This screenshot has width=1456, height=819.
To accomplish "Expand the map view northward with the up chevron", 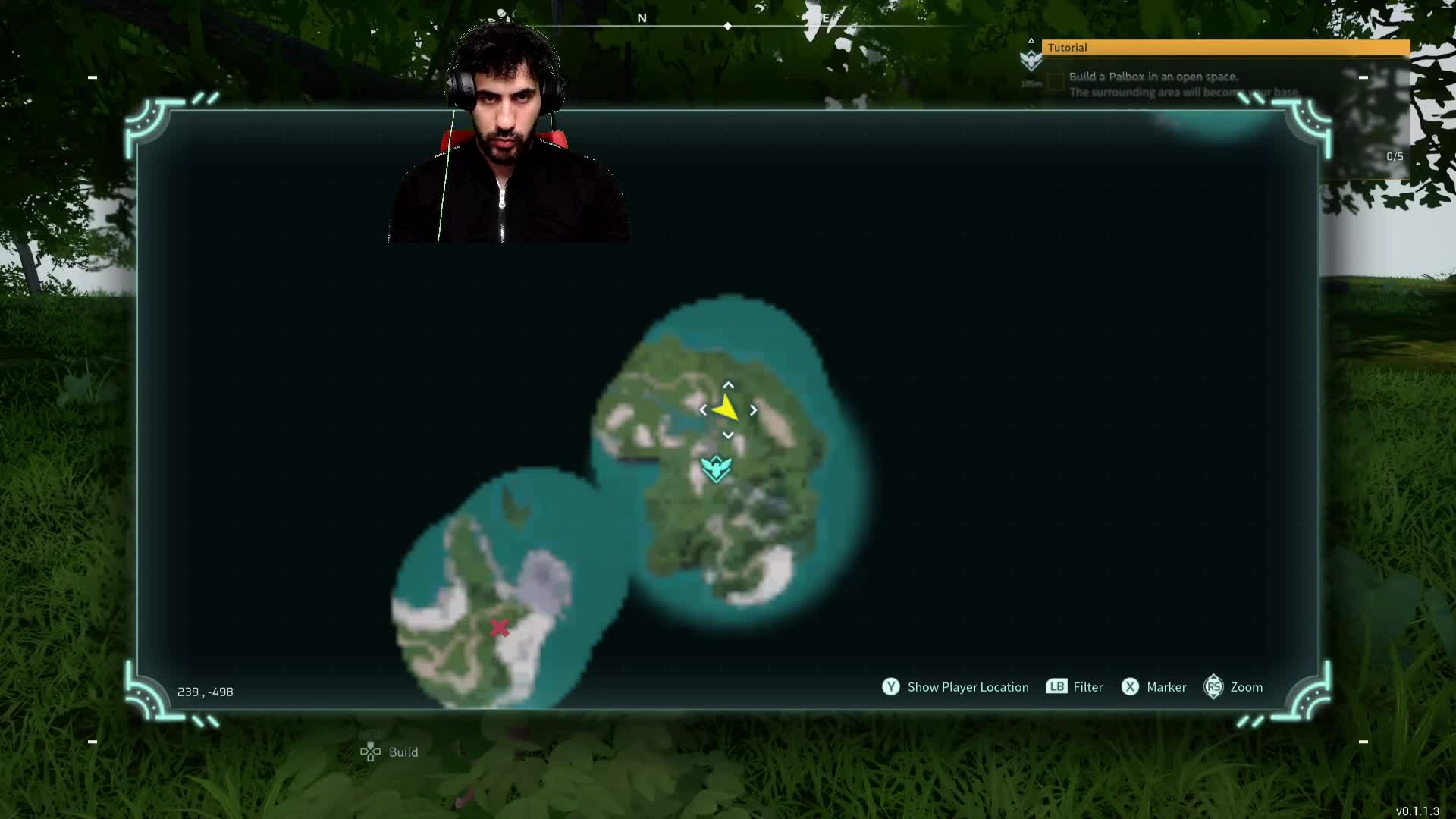I will (727, 384).
